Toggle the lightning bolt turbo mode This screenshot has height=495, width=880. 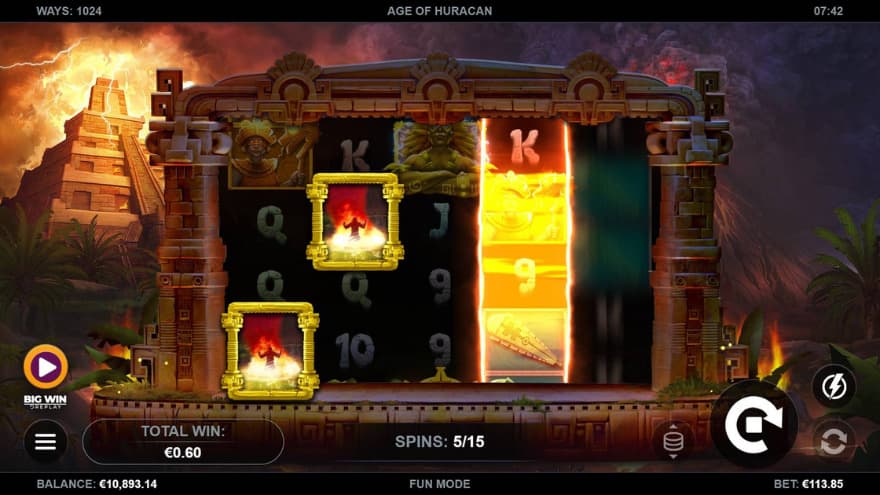click(833, 386)
